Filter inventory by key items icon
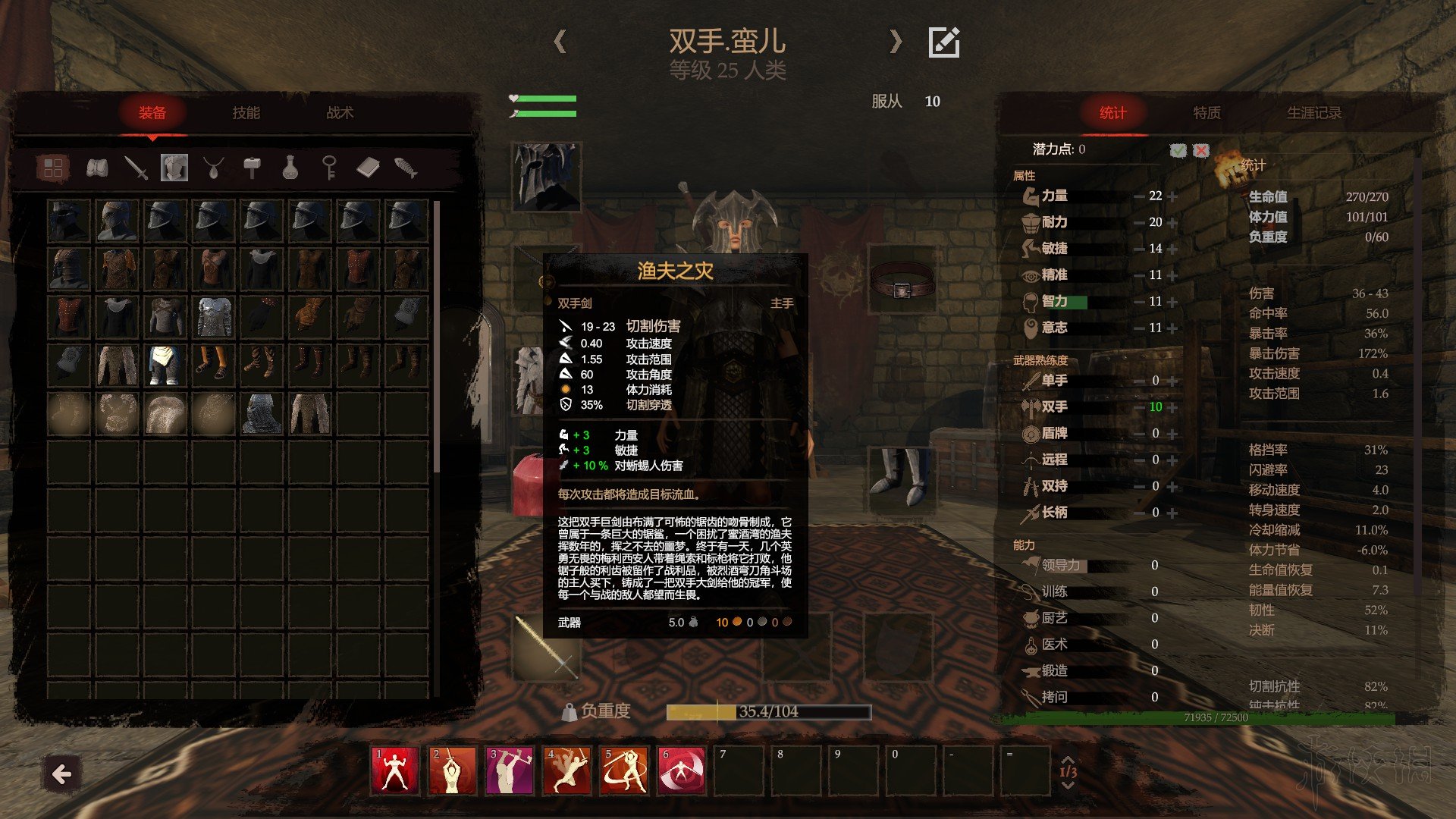 point(329,168)
